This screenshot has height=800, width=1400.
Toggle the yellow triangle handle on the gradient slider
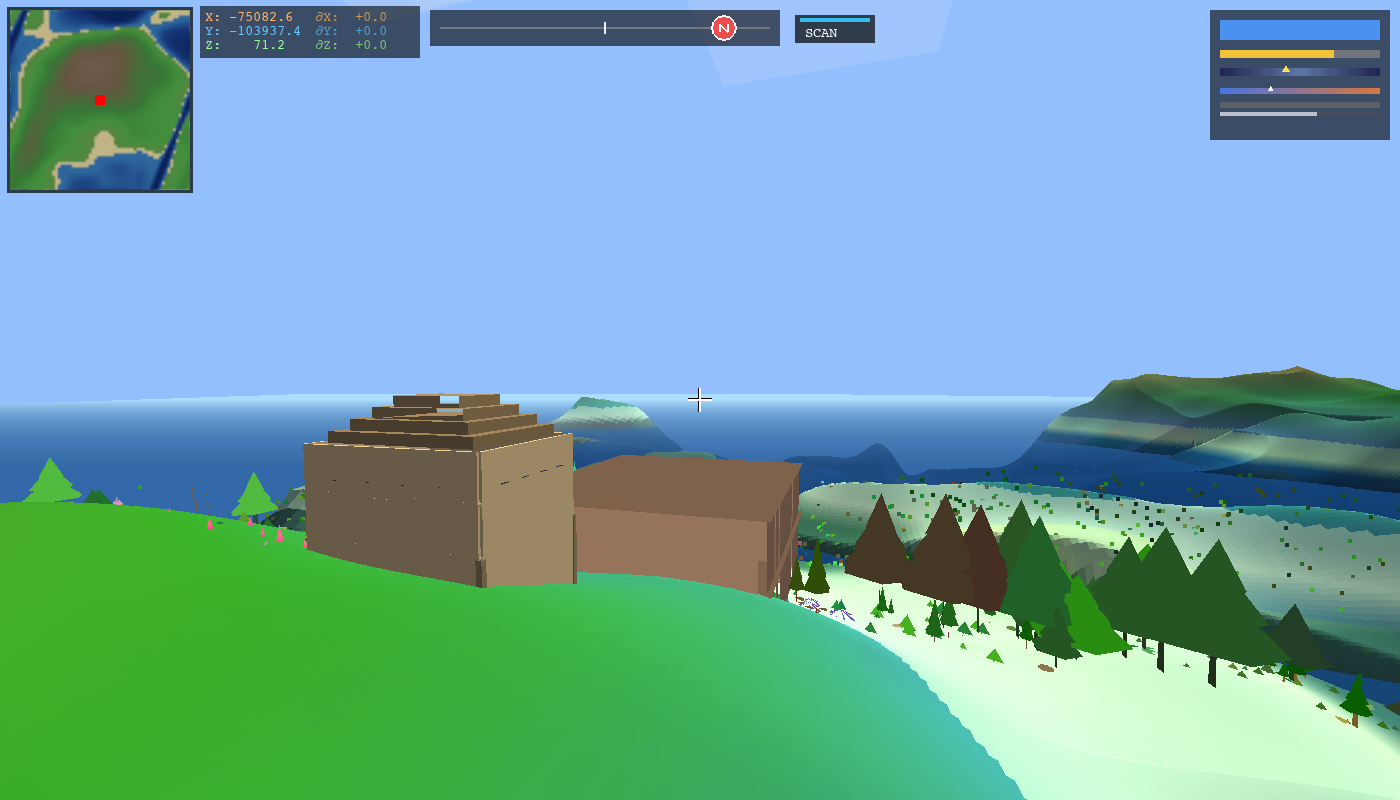point(1287,70)
